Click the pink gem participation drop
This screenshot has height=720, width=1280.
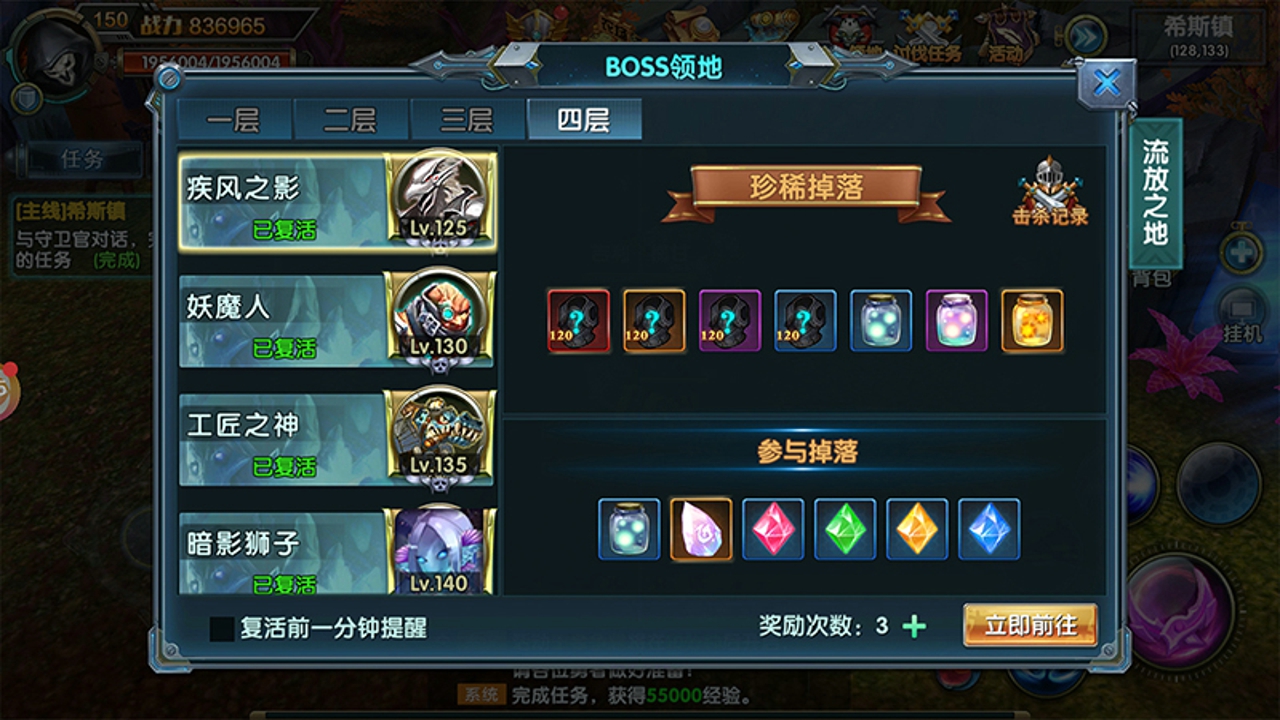(x=772, y=530)
